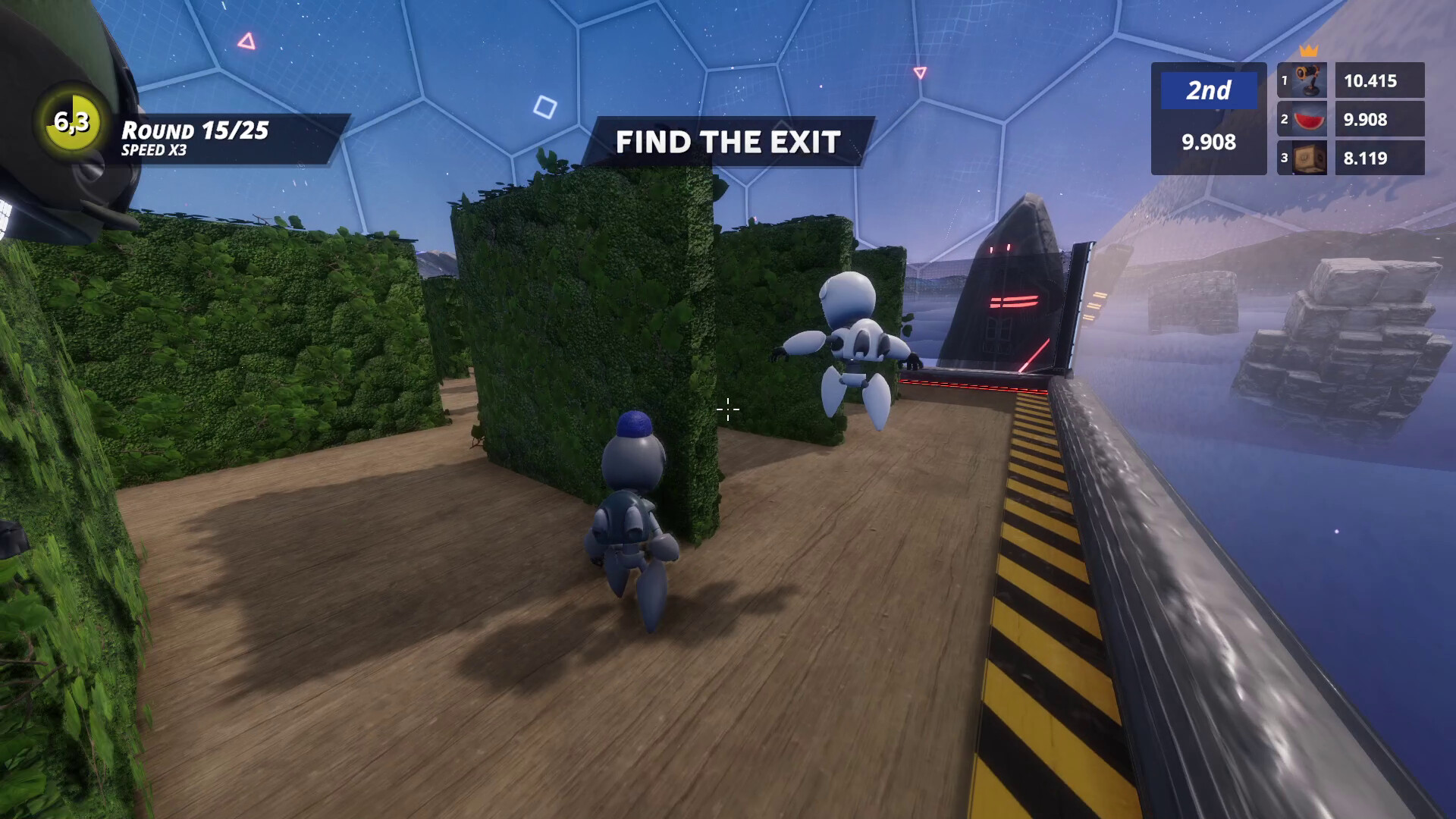Expand the Round 15/25 banner
Viewport: 1456px width, 819px height.
tap(193, 129)
